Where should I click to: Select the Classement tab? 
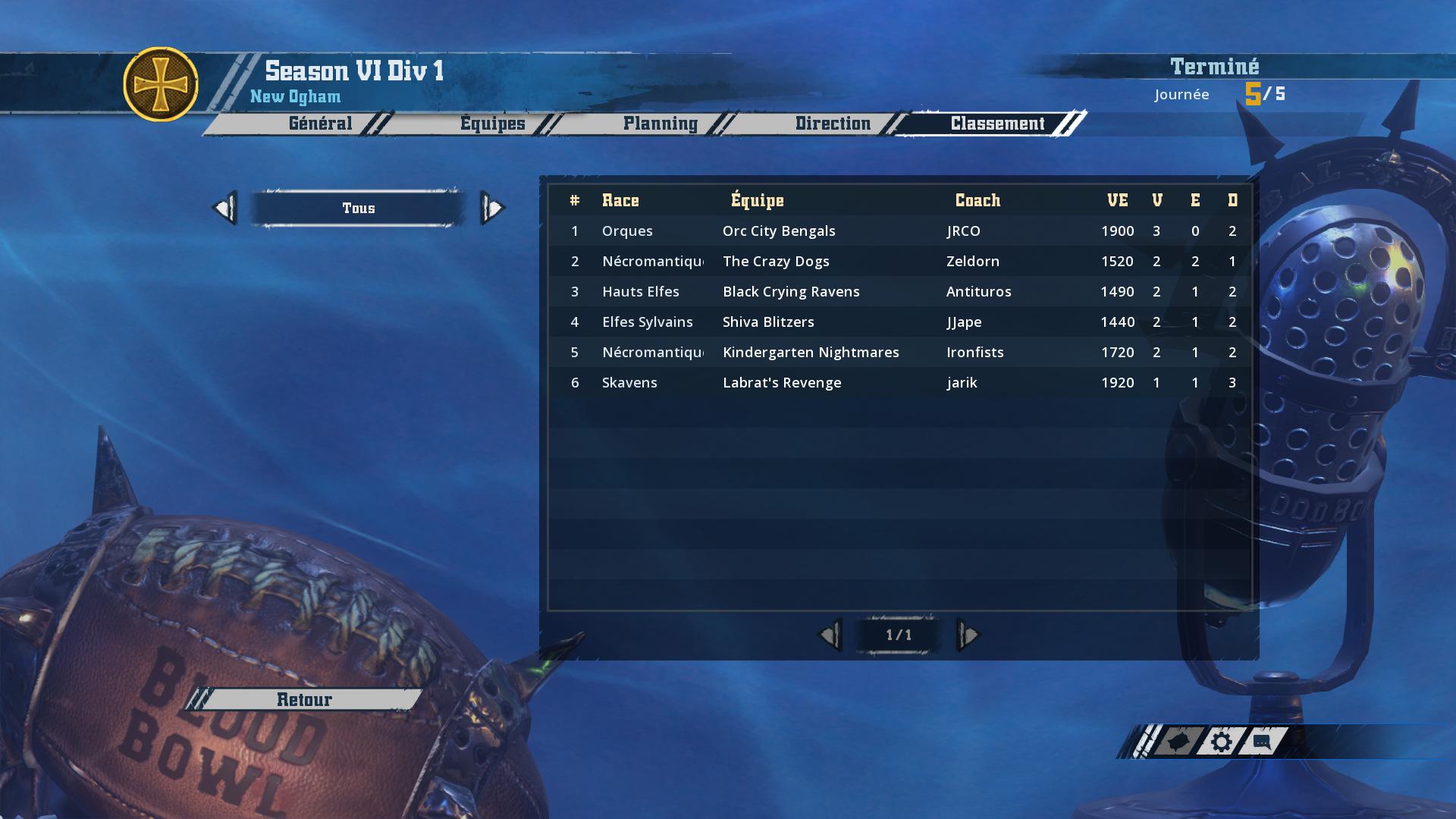click(x=997, y=124)
